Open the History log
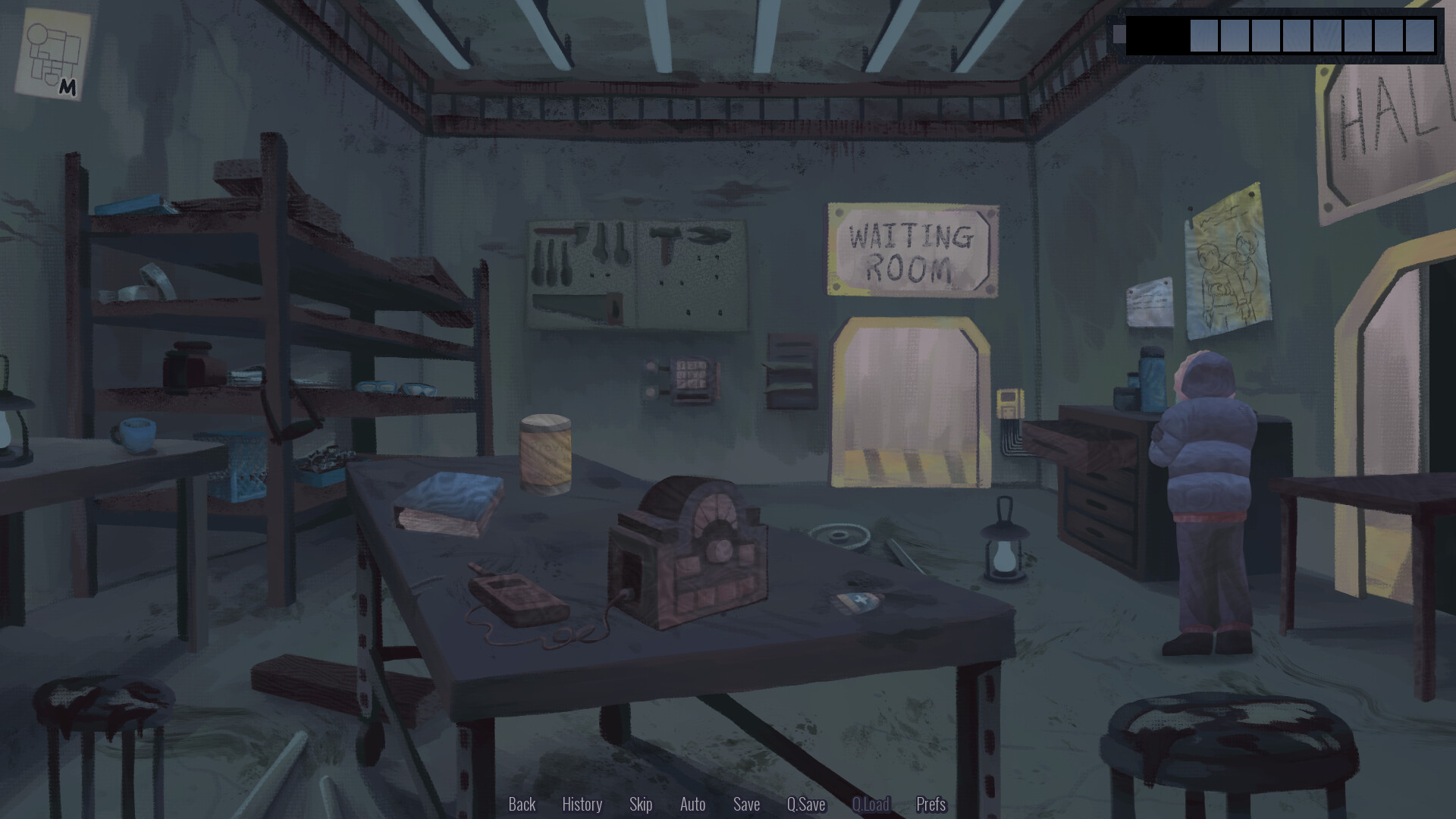Screen dimensions: 1456x819 pyautogui.click(x=582, y=805)
